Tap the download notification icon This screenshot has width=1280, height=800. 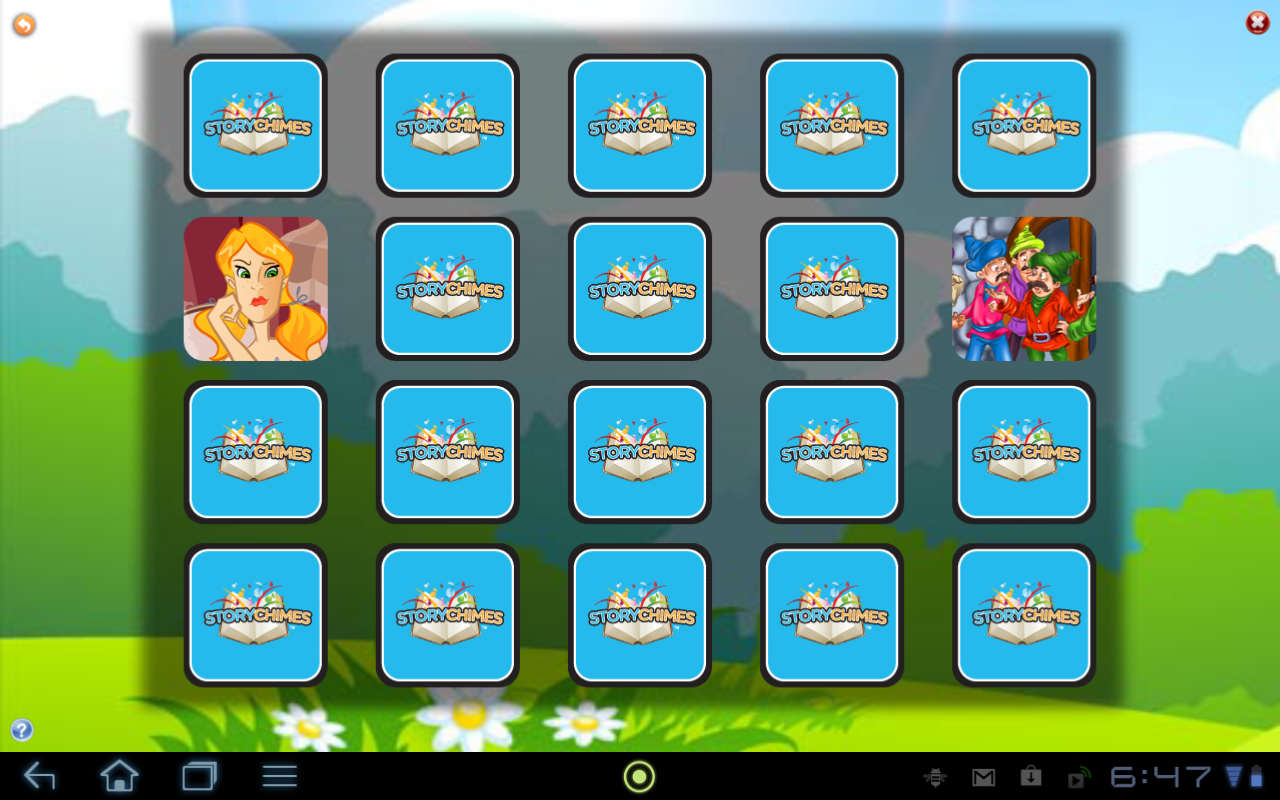[1032, 776]
